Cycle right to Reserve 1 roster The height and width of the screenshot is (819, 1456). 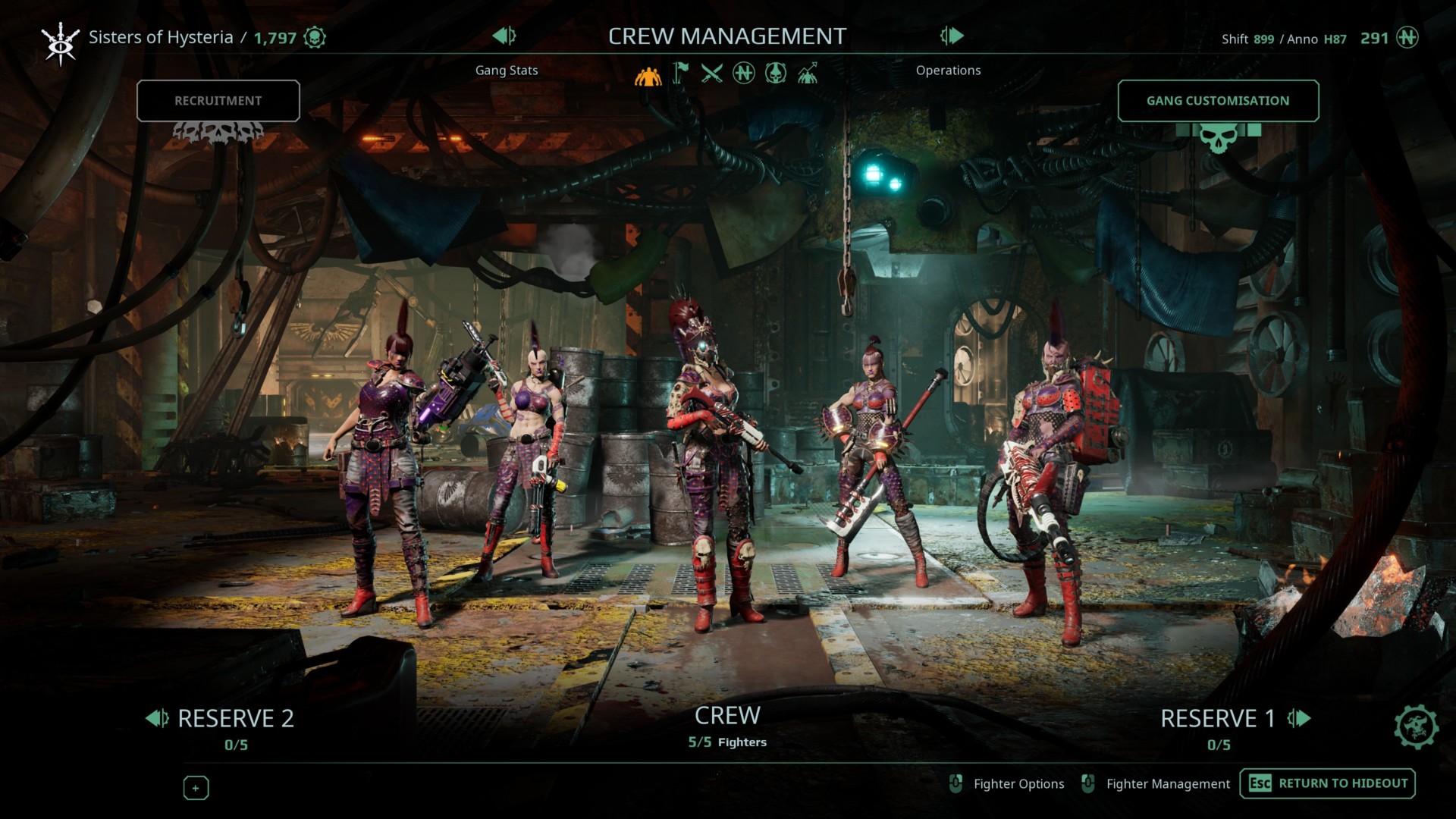[x=1299, y=718]
